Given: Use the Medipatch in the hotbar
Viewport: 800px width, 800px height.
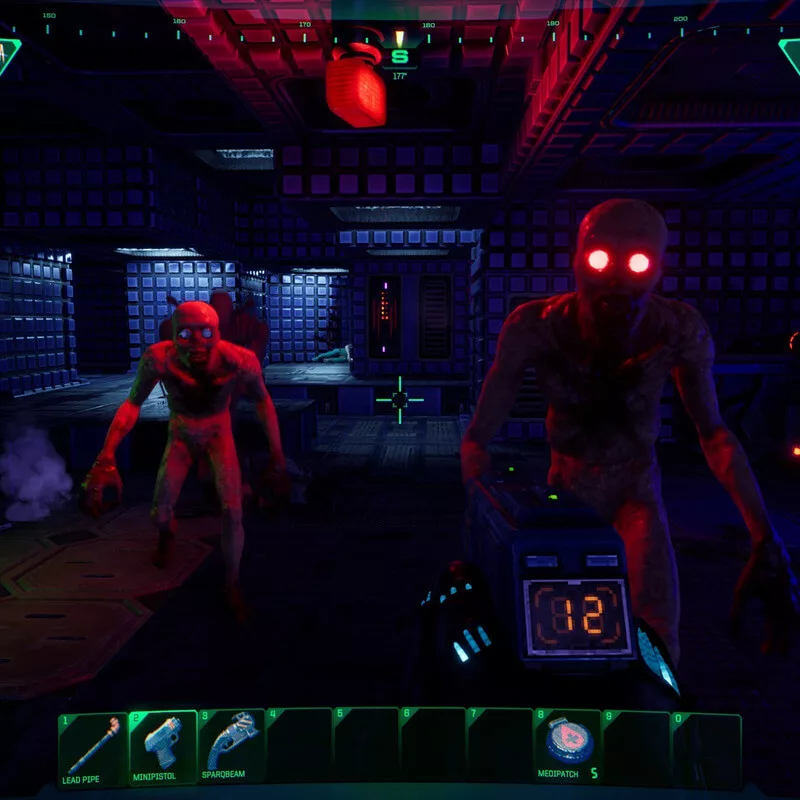Looking at the screenshot, I should [569, 747].
